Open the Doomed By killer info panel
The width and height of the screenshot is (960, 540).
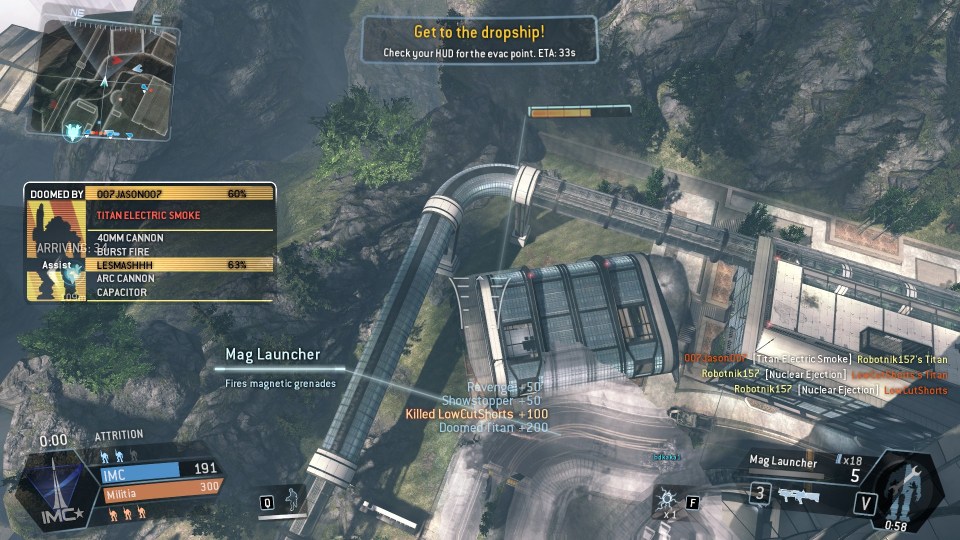(x=150, y=241)
